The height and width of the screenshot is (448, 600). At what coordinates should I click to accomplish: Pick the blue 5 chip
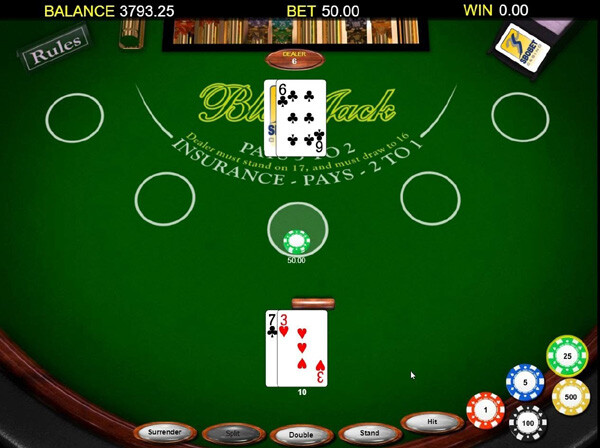[x=525, y=381]
